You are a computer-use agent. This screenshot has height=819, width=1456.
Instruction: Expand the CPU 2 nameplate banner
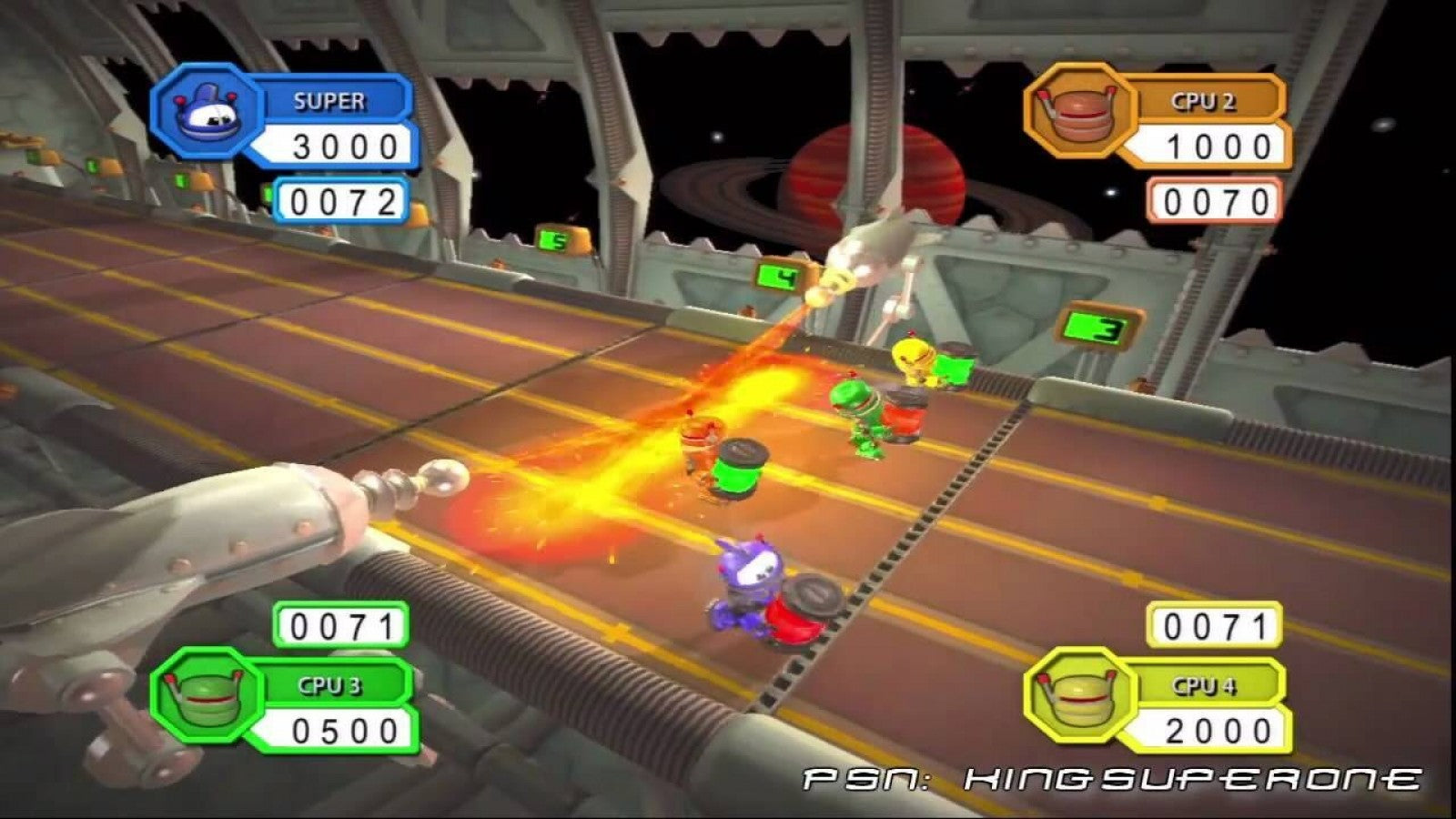click(1206, 100)
